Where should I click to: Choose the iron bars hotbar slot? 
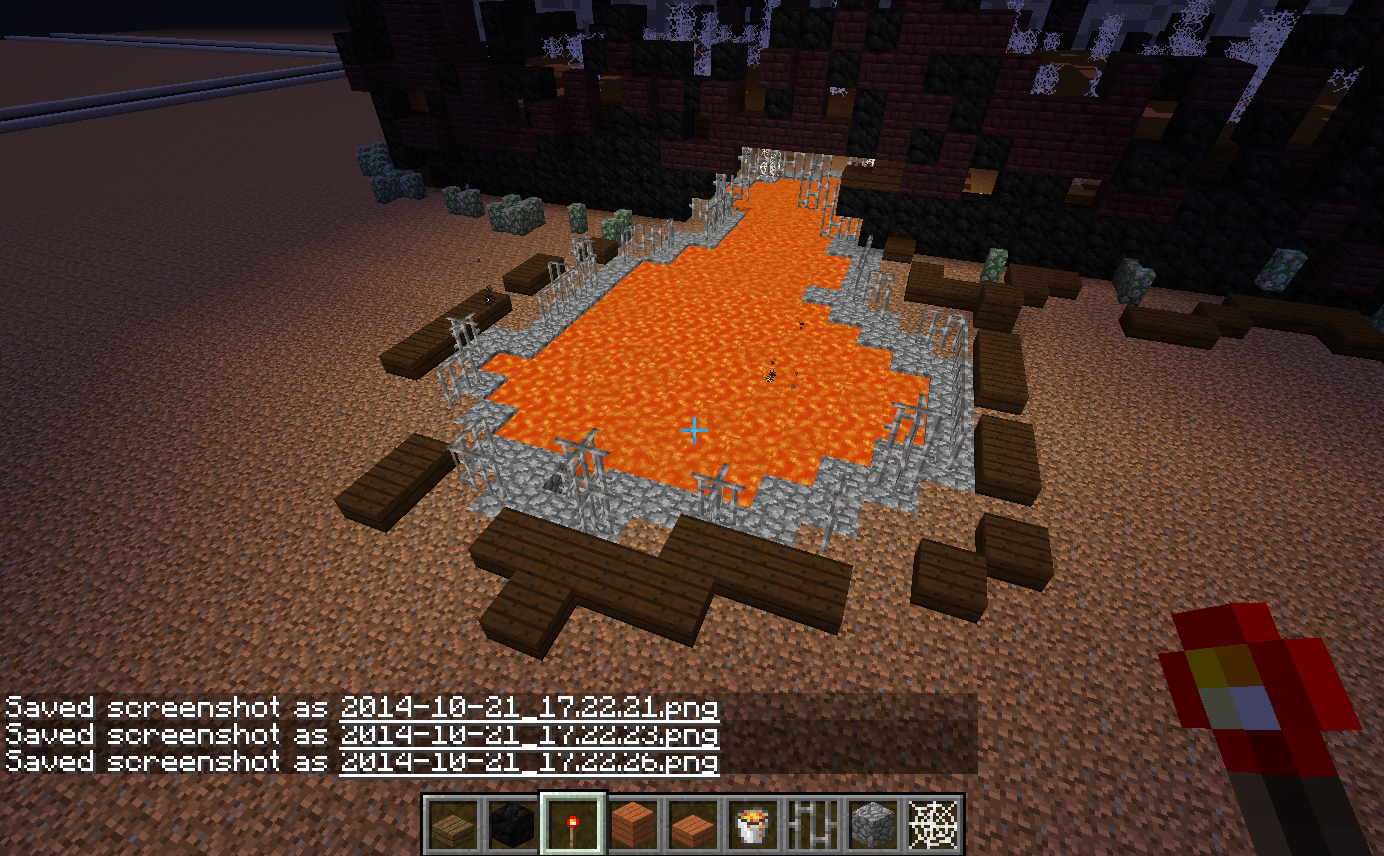click(812, 825)
